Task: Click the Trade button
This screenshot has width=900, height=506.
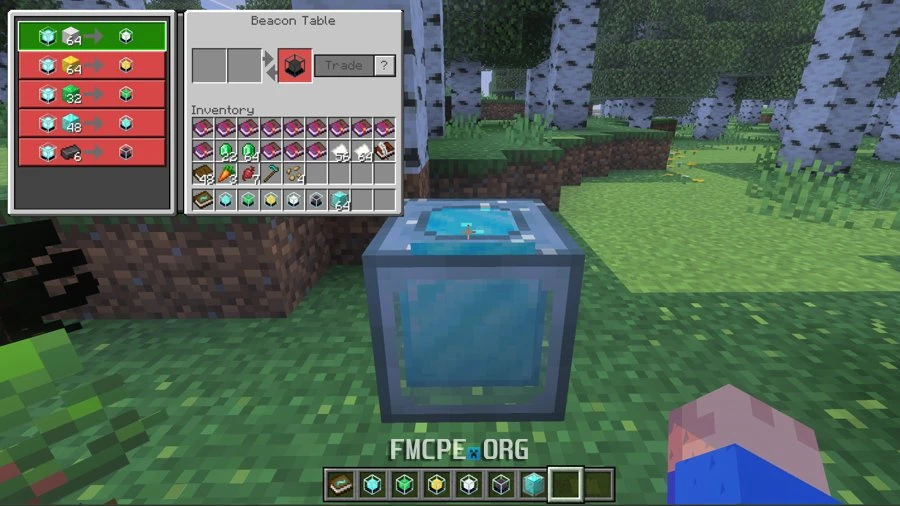Action: (343, 66)
